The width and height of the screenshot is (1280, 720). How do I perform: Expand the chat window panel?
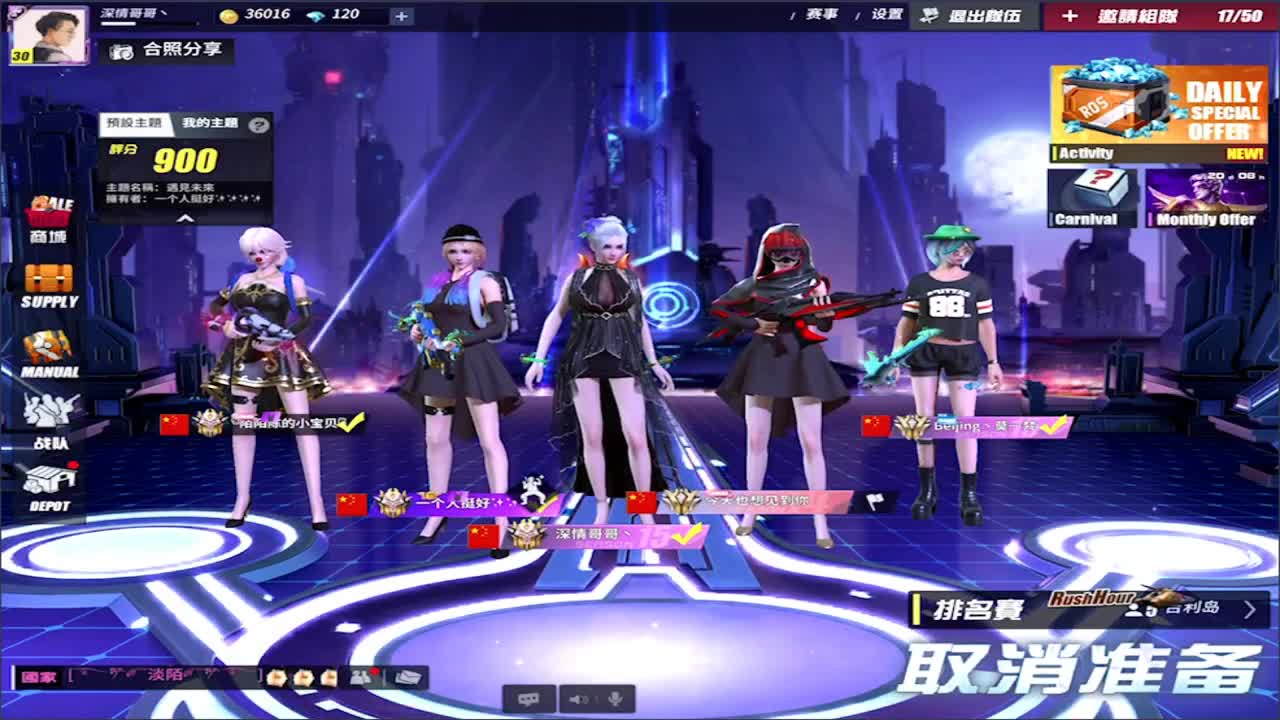pyautogui.click(x=410, y=675)
